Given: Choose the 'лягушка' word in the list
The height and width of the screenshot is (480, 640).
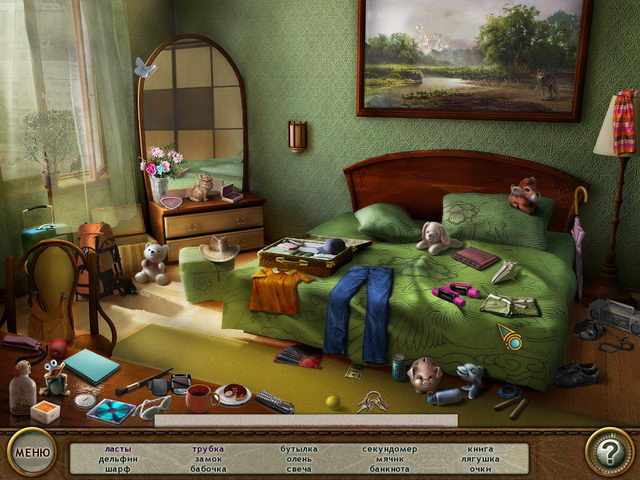Looking at the screenshot, I should tap(479, 459).
